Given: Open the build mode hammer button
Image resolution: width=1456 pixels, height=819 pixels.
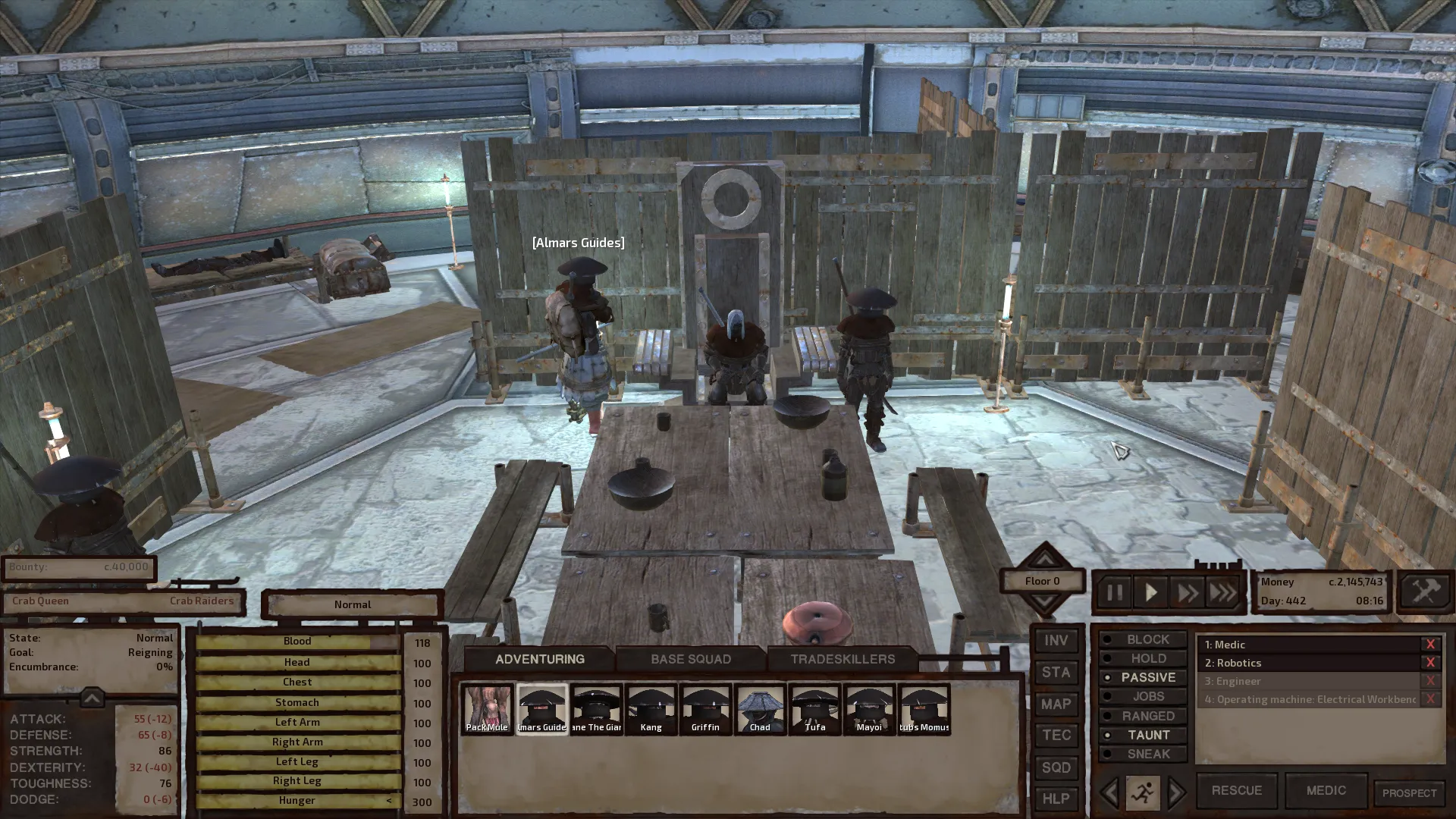Looking at the screenshot, I should click(x=1425, y=591).
